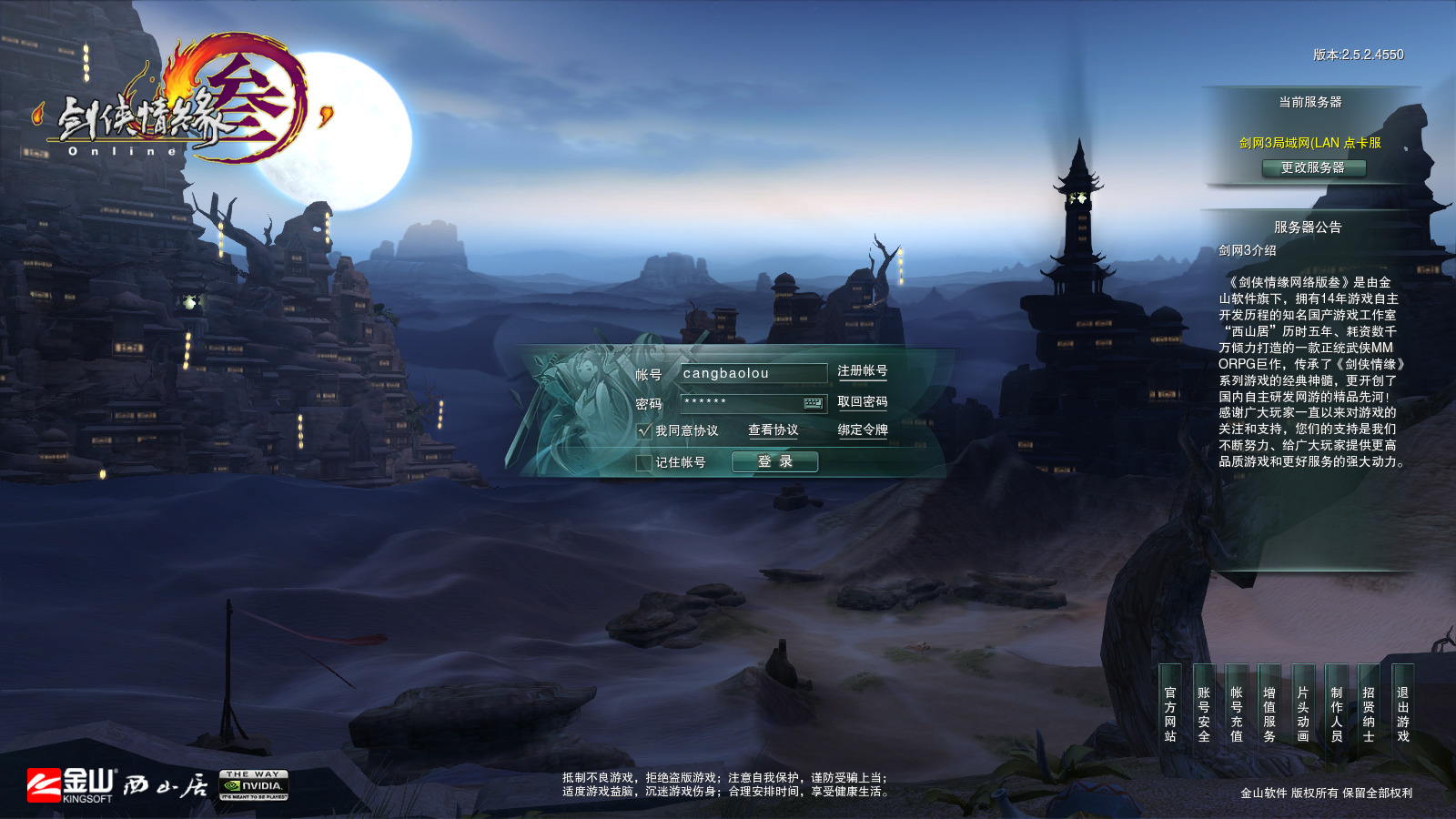This screenshot has height=819, width=1456.
Task: Open the soft keyboard icon in password field
Action: coord(813,402)
